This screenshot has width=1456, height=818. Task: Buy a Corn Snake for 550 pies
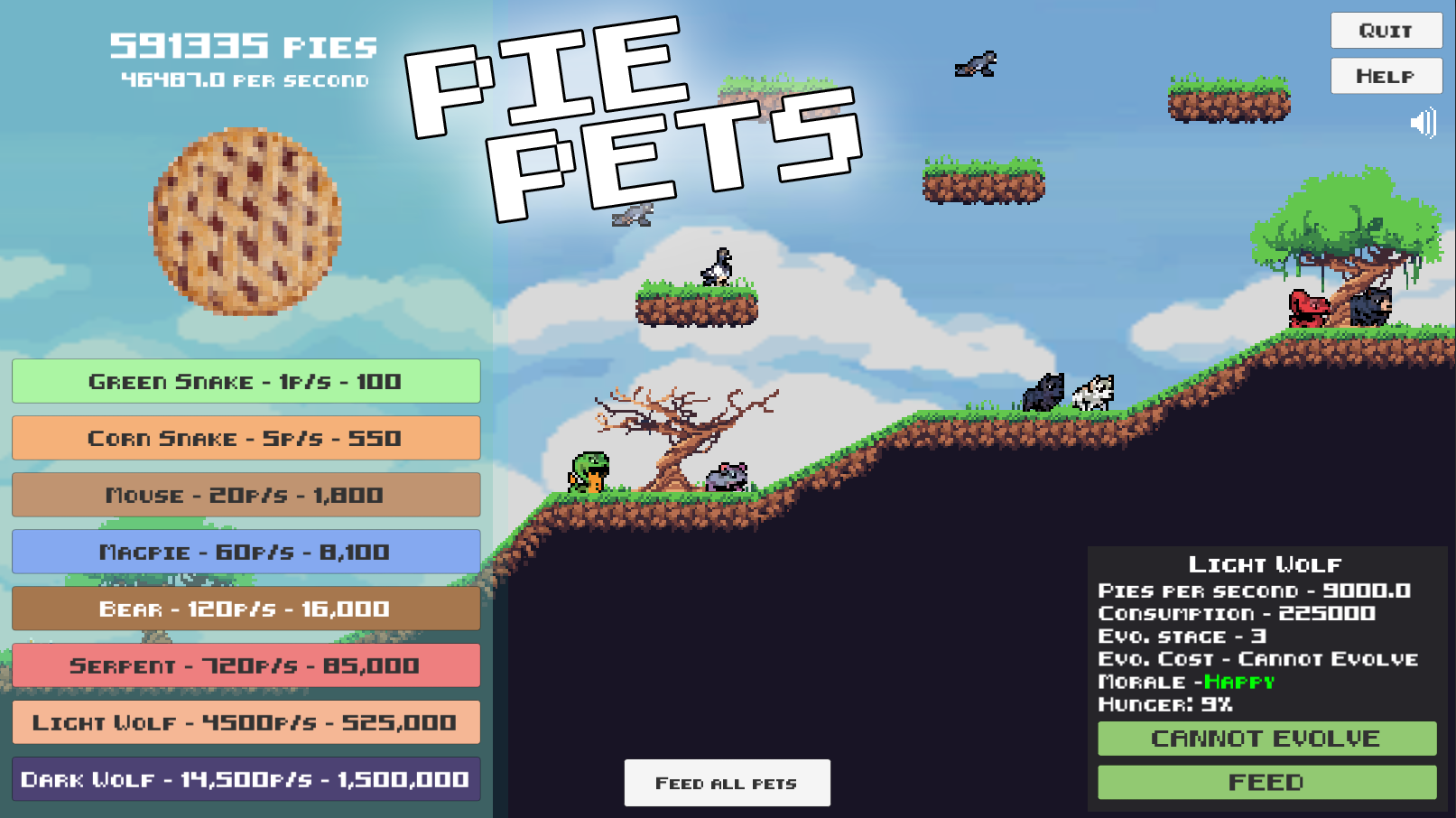click(x=246, y=438)
